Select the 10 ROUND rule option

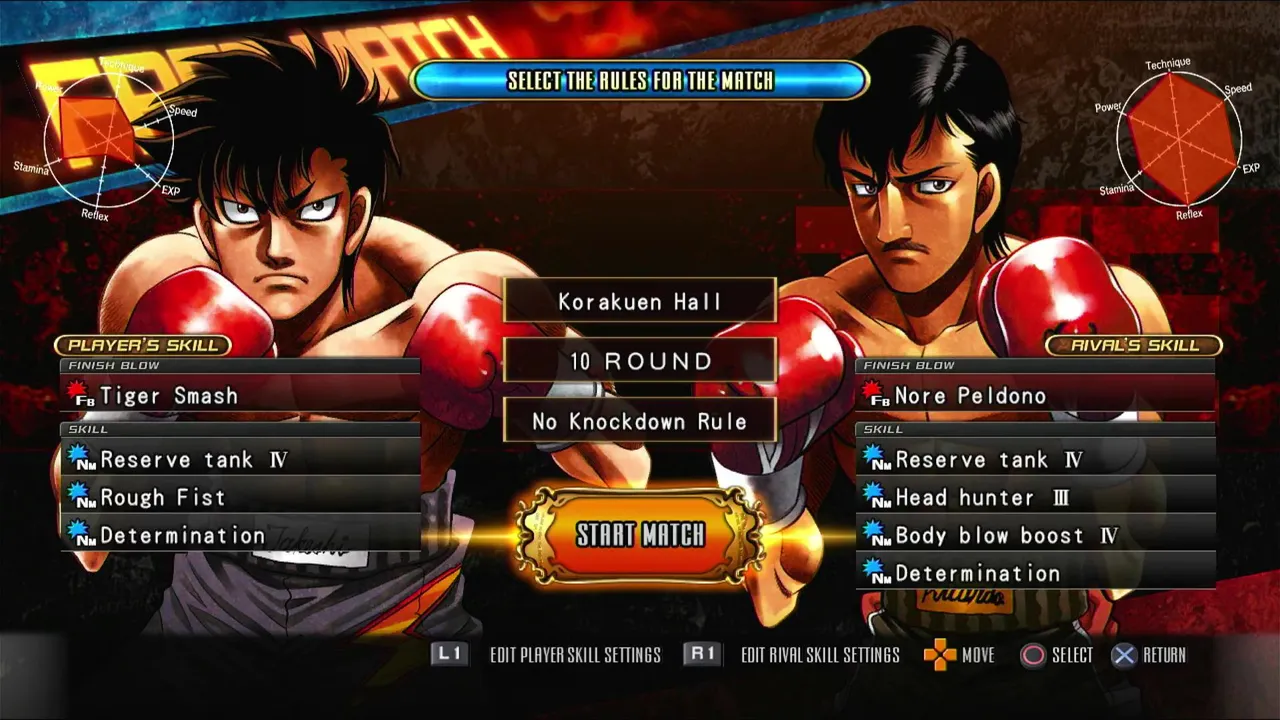(x=640, y=361)
